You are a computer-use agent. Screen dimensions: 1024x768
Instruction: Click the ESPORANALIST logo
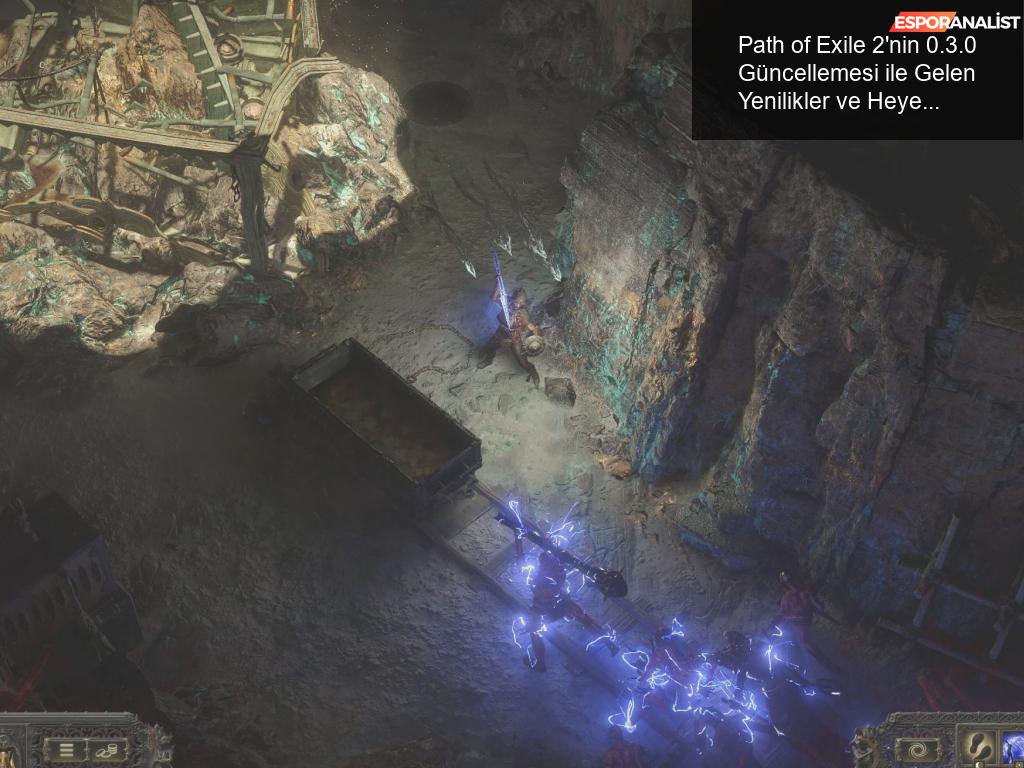[955, 22]
